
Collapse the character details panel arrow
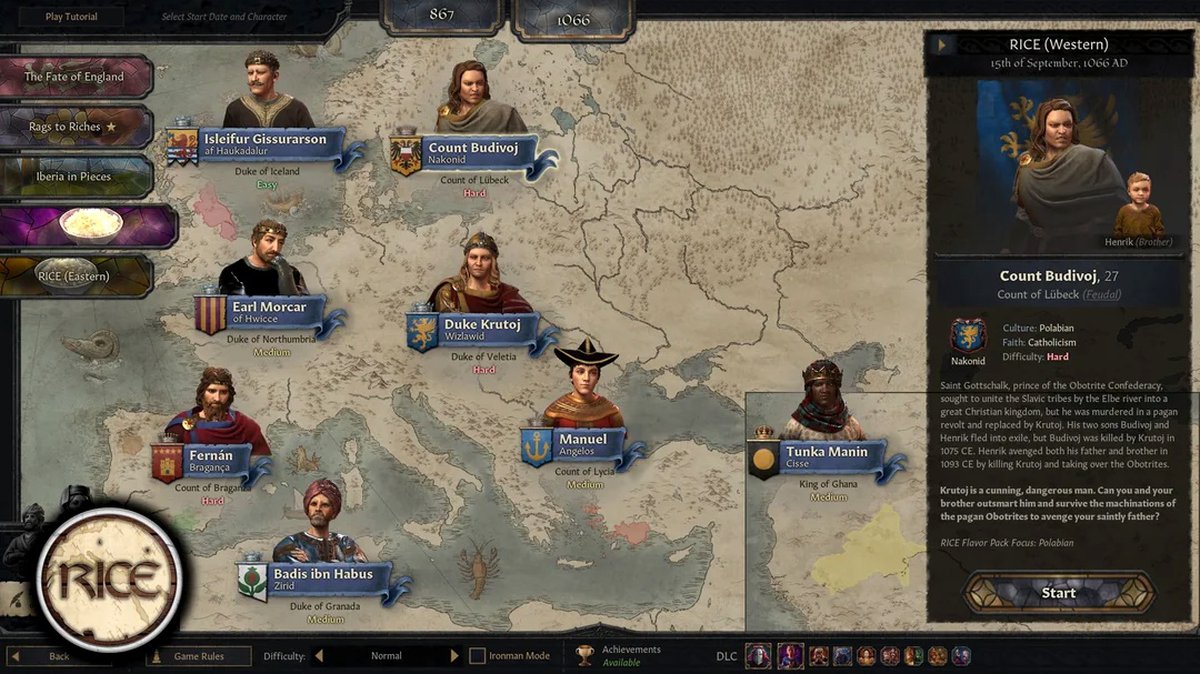[x=941, y=44]
